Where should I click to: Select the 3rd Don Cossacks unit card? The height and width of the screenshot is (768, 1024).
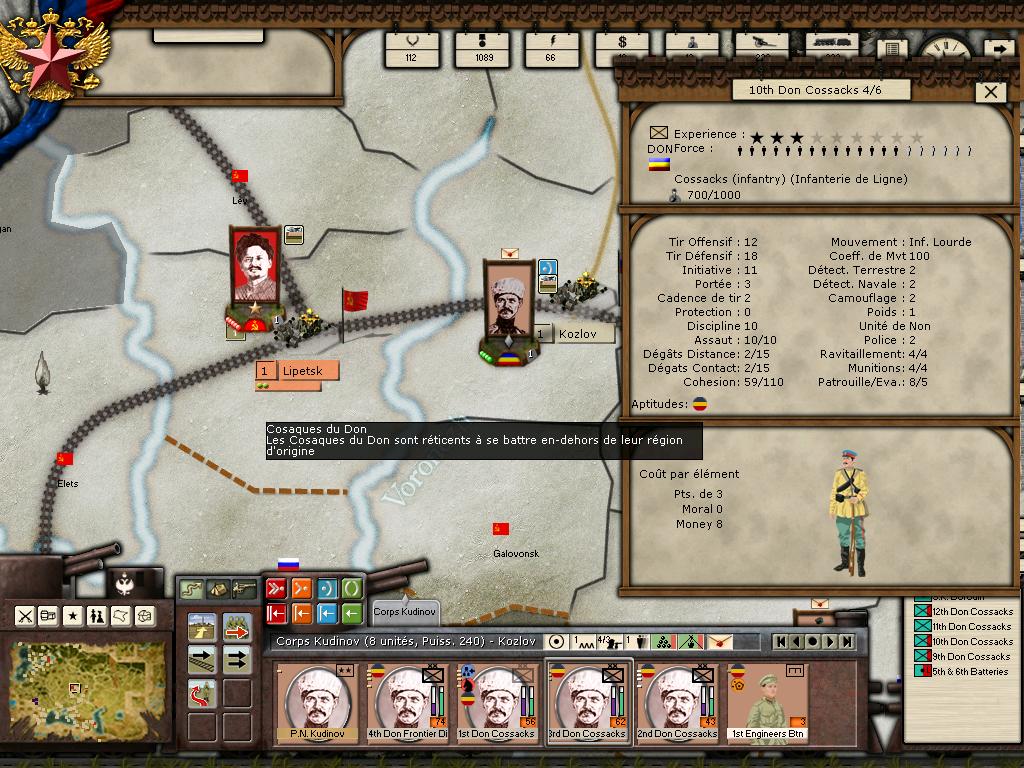[x=586, y=701]
